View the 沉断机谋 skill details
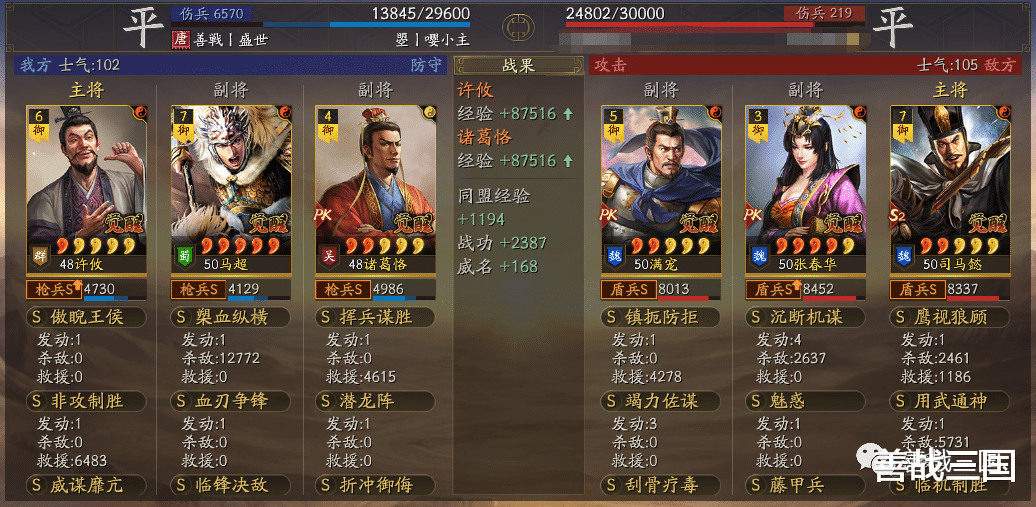1036x507 pixels. tap(806, 317)
